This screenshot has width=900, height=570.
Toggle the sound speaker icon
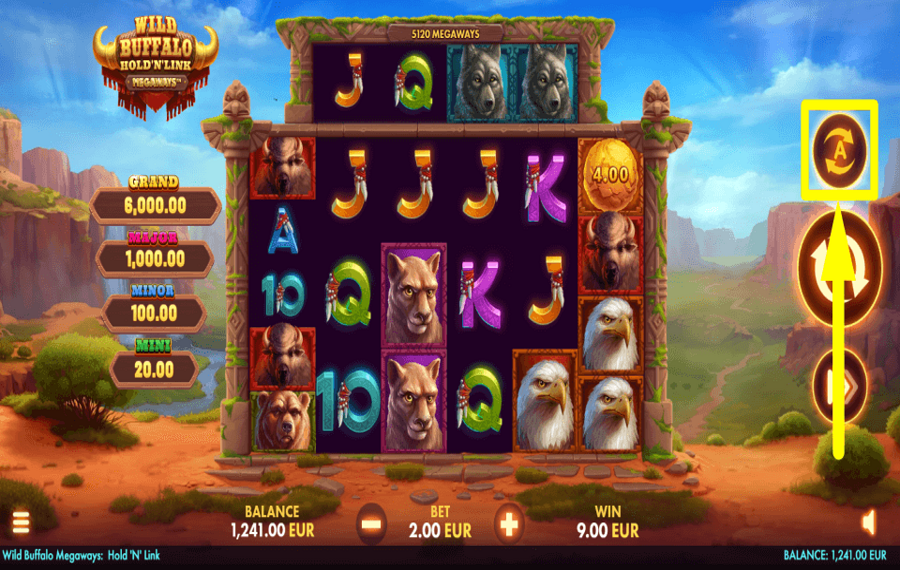coord(868,521)
